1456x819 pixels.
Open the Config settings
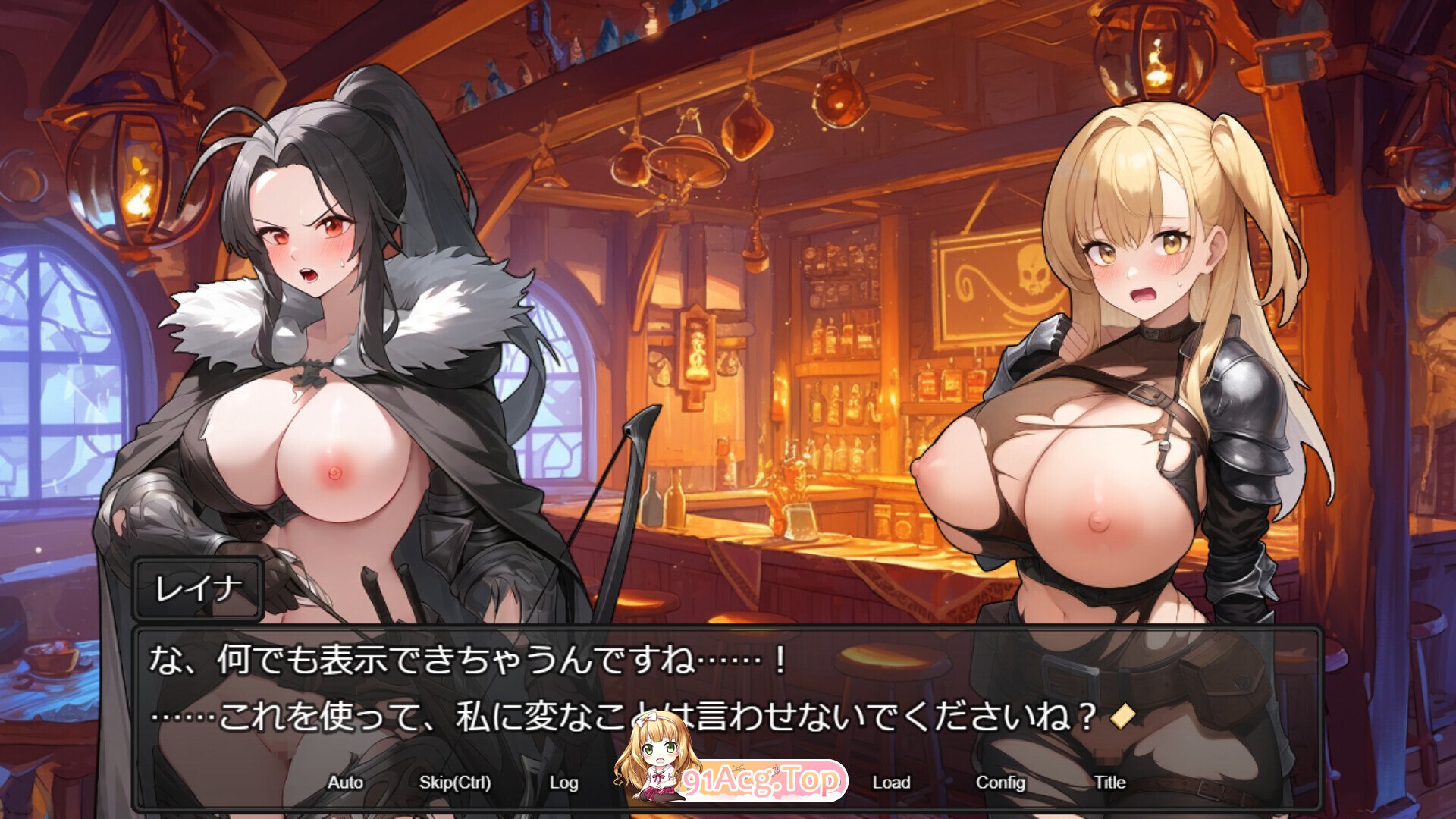[x=1000, y=783]
